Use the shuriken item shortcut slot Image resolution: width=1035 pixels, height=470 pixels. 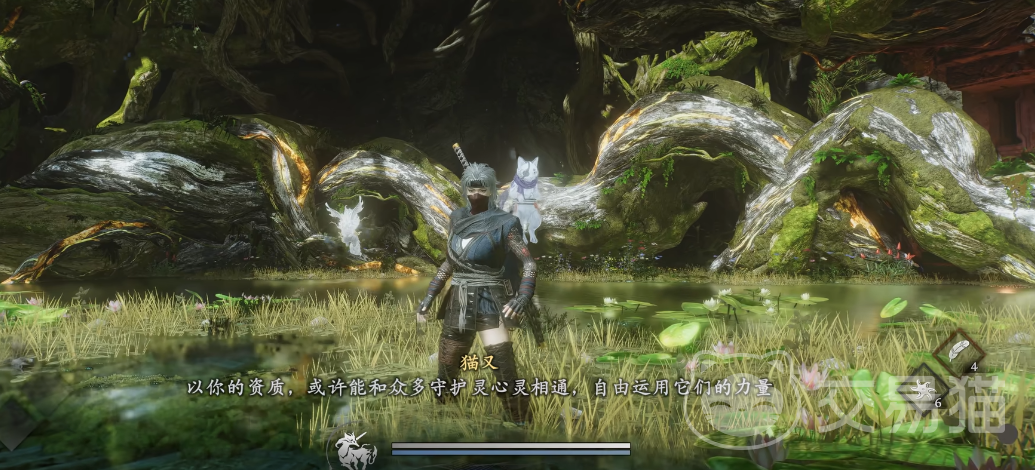[923, 387]
